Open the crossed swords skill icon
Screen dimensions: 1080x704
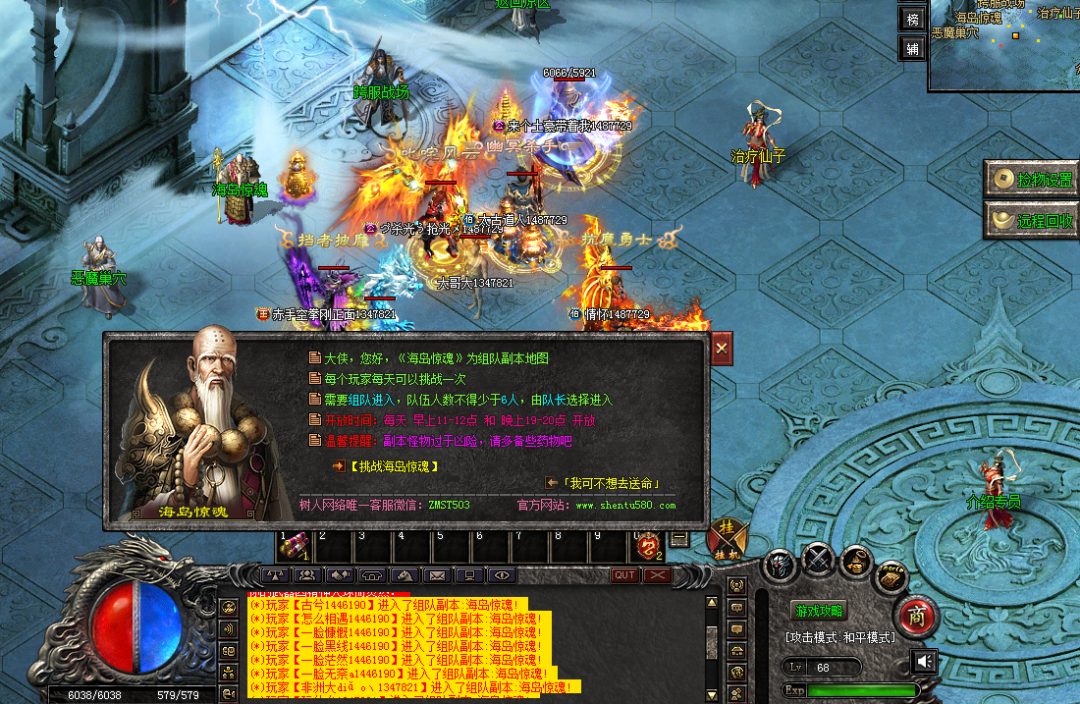pyautogui.click(x=818, y=561)
